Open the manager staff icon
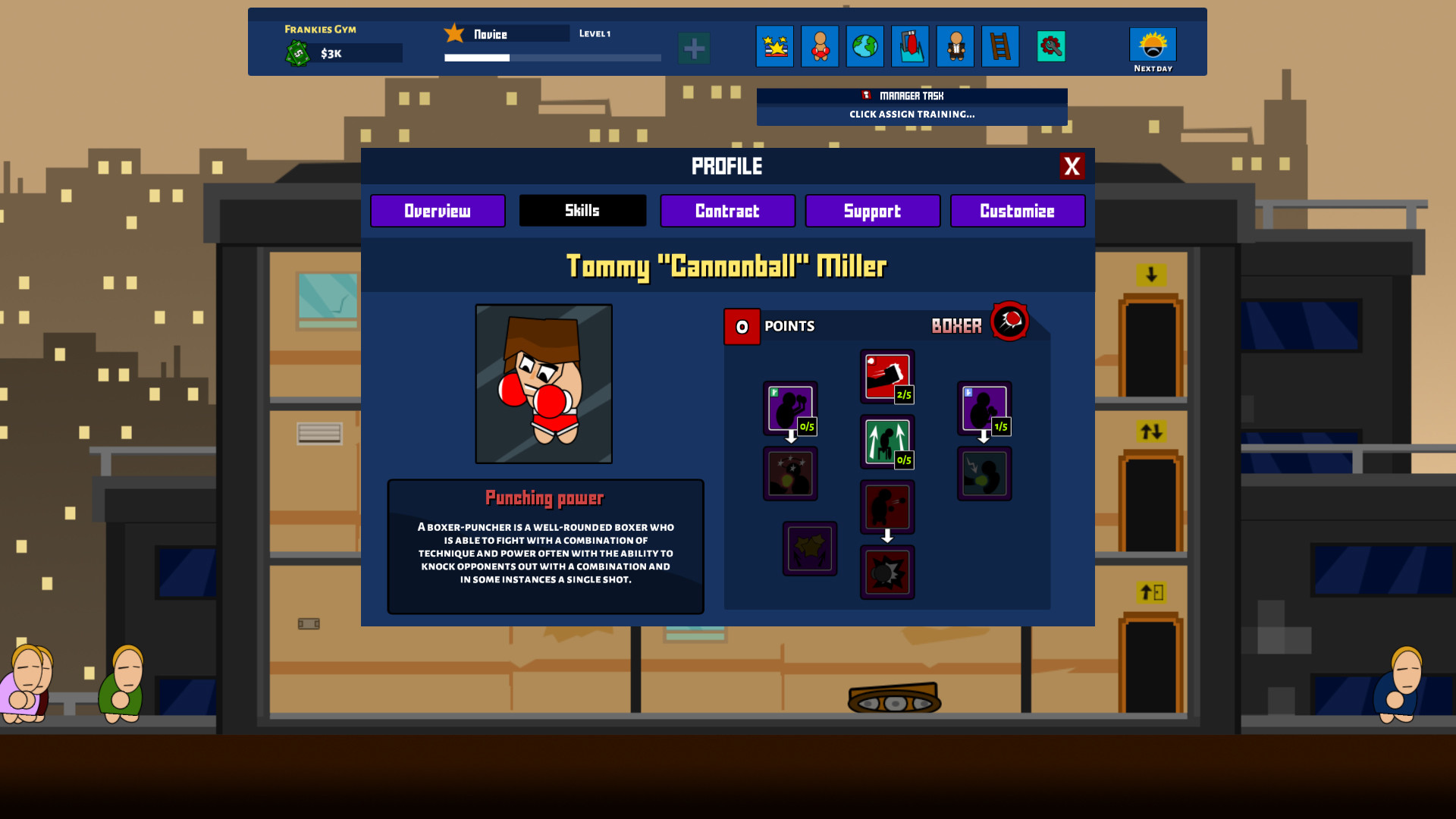Screen dimensions: 1456x819 [x=955, y=46]
